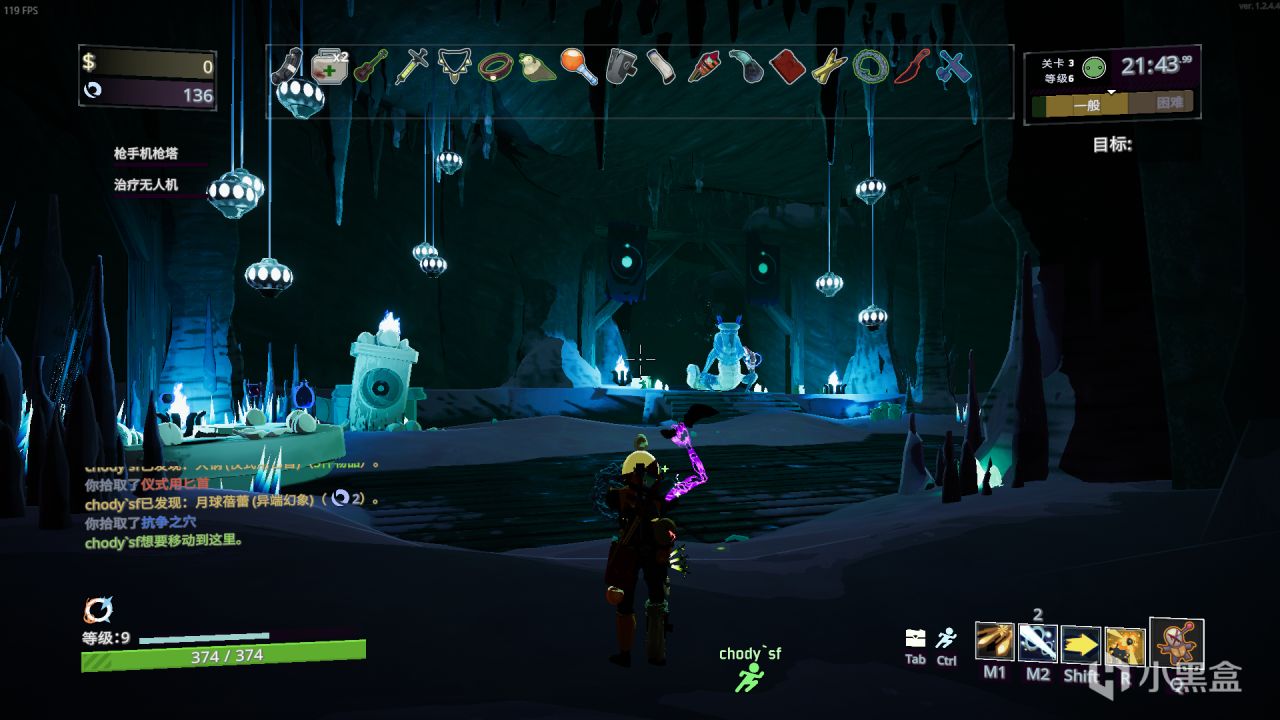Open the inventory chest icon above Tab
This screenshot has width=1280, height=720.
[x=915, y=638]
